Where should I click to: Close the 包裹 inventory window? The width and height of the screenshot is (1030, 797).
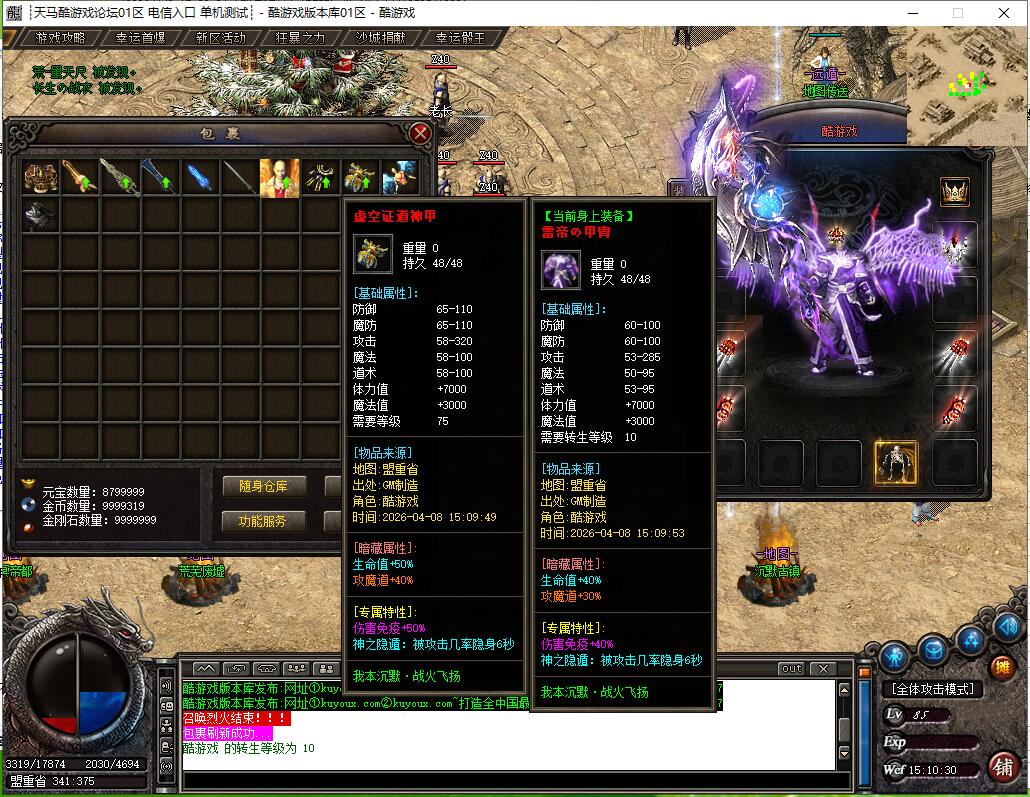421,133
